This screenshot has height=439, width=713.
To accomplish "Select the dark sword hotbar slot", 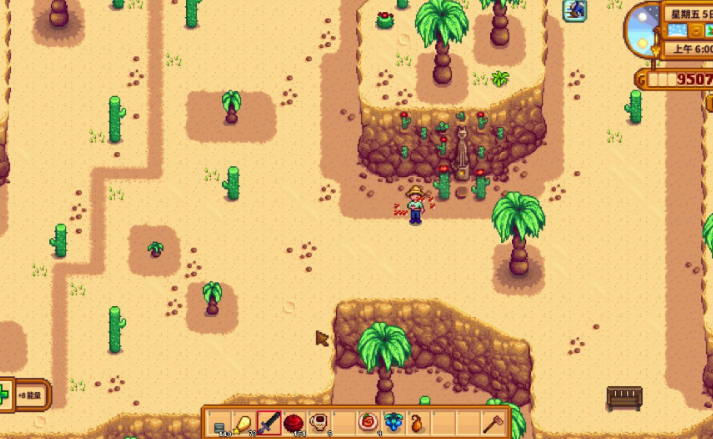I will click(269, 424).
